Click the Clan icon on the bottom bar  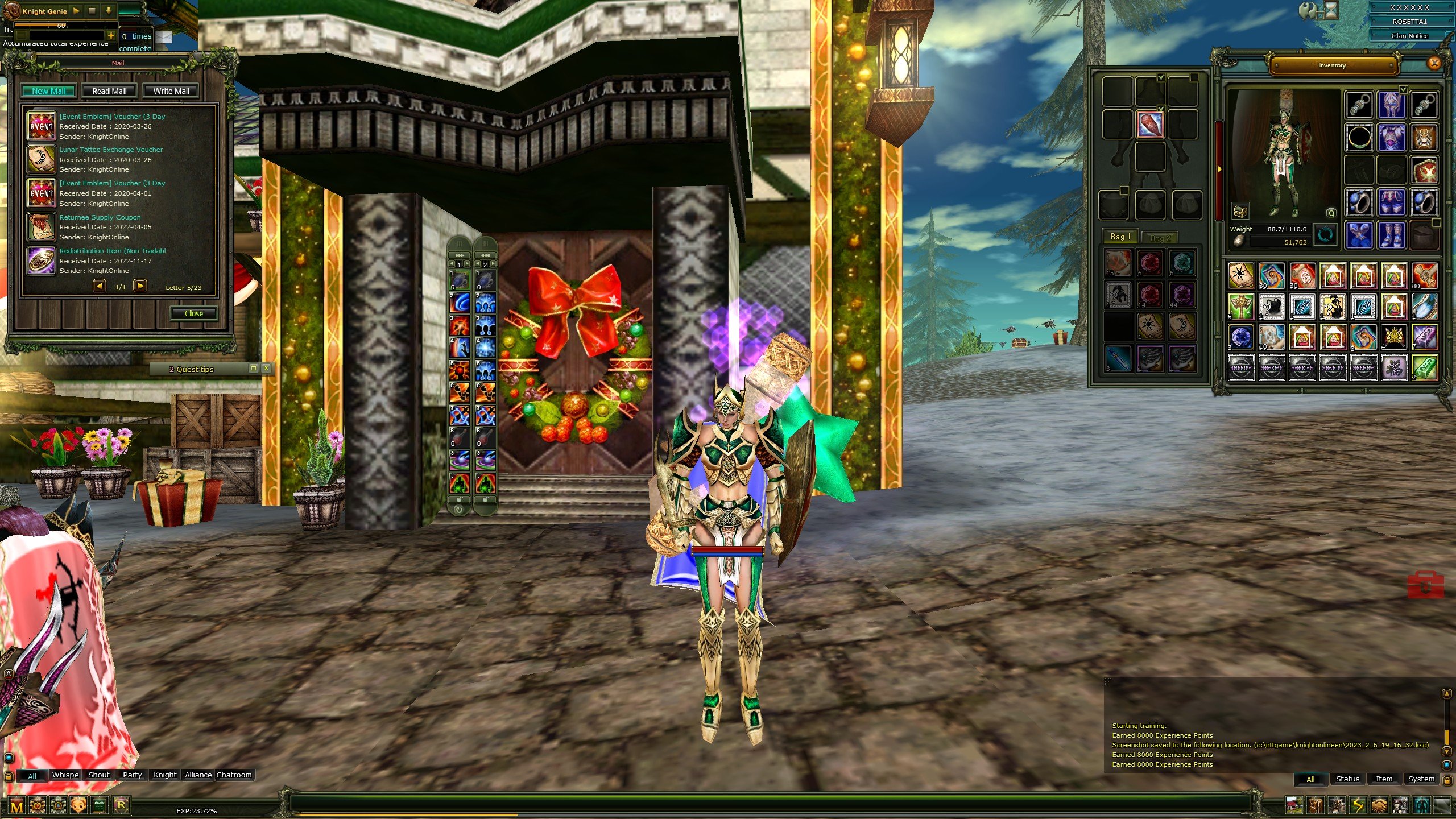coord(100,805)
